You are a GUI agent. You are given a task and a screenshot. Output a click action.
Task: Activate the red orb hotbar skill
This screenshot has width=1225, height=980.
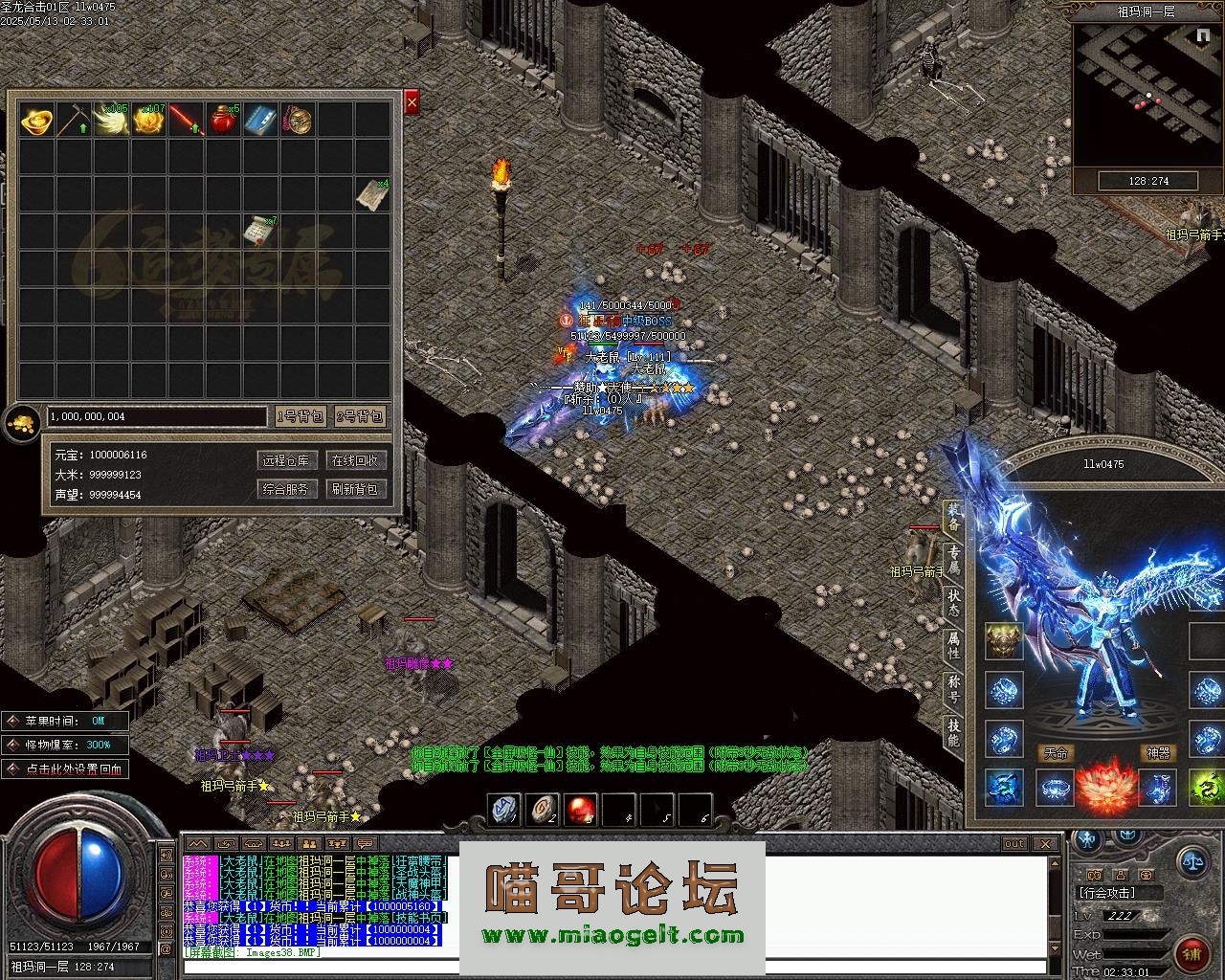tap(580, 810)
